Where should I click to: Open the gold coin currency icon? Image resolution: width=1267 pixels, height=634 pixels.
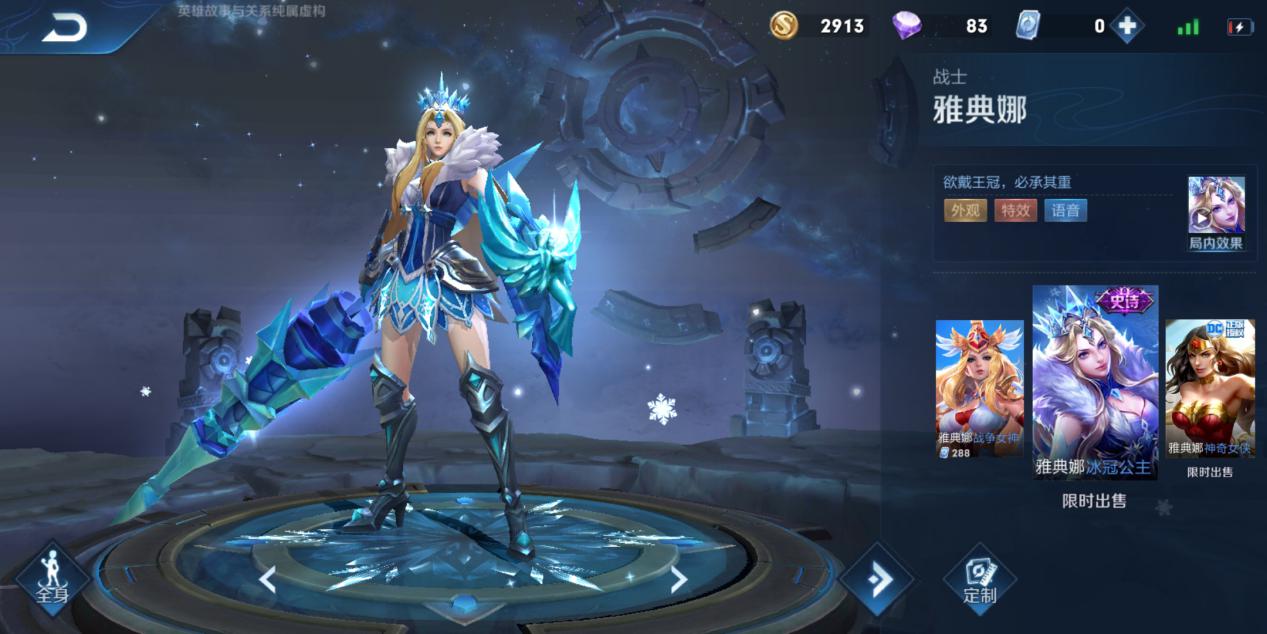(784, 26)
